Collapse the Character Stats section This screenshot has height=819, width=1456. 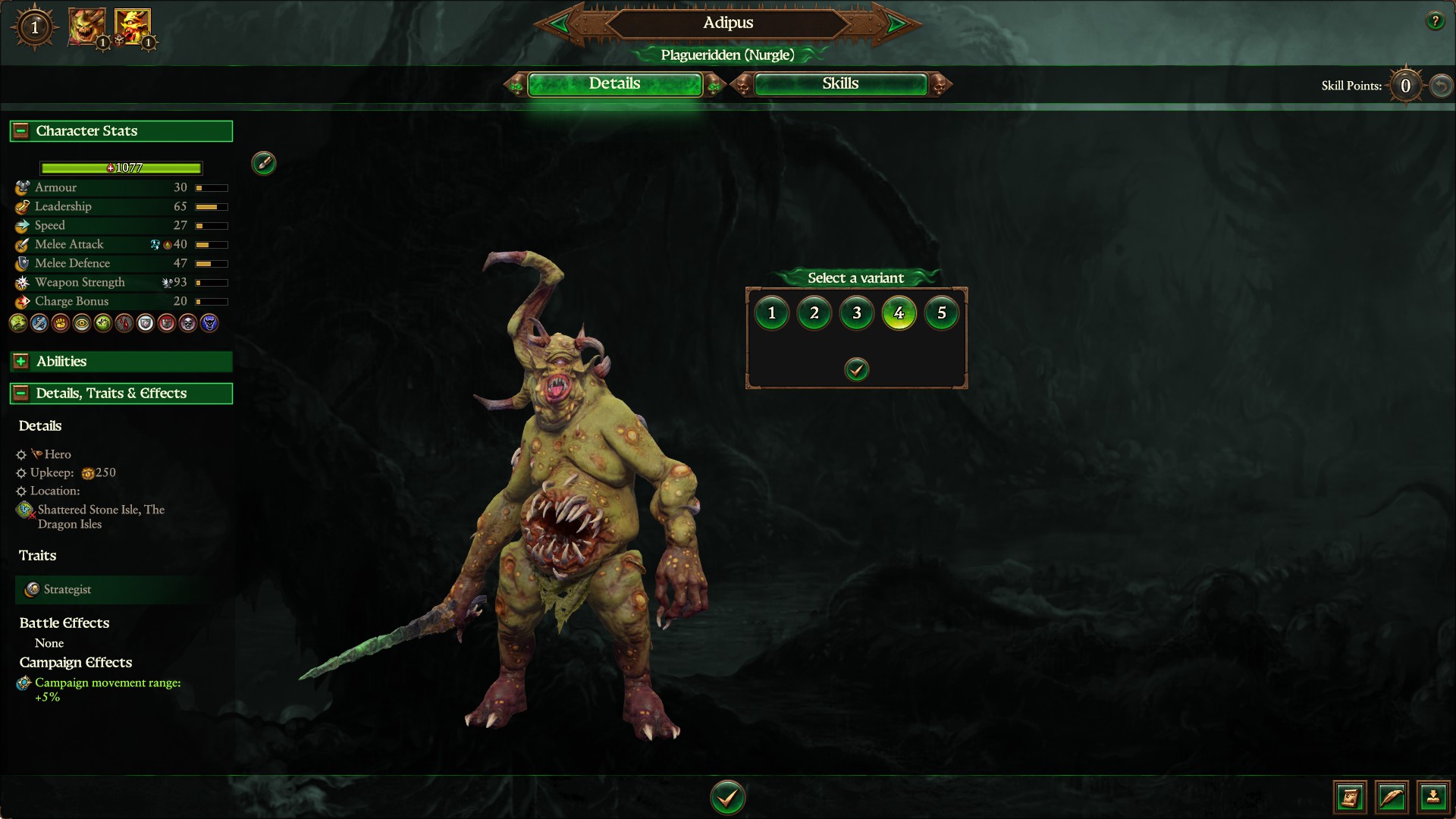click(21, 131)
